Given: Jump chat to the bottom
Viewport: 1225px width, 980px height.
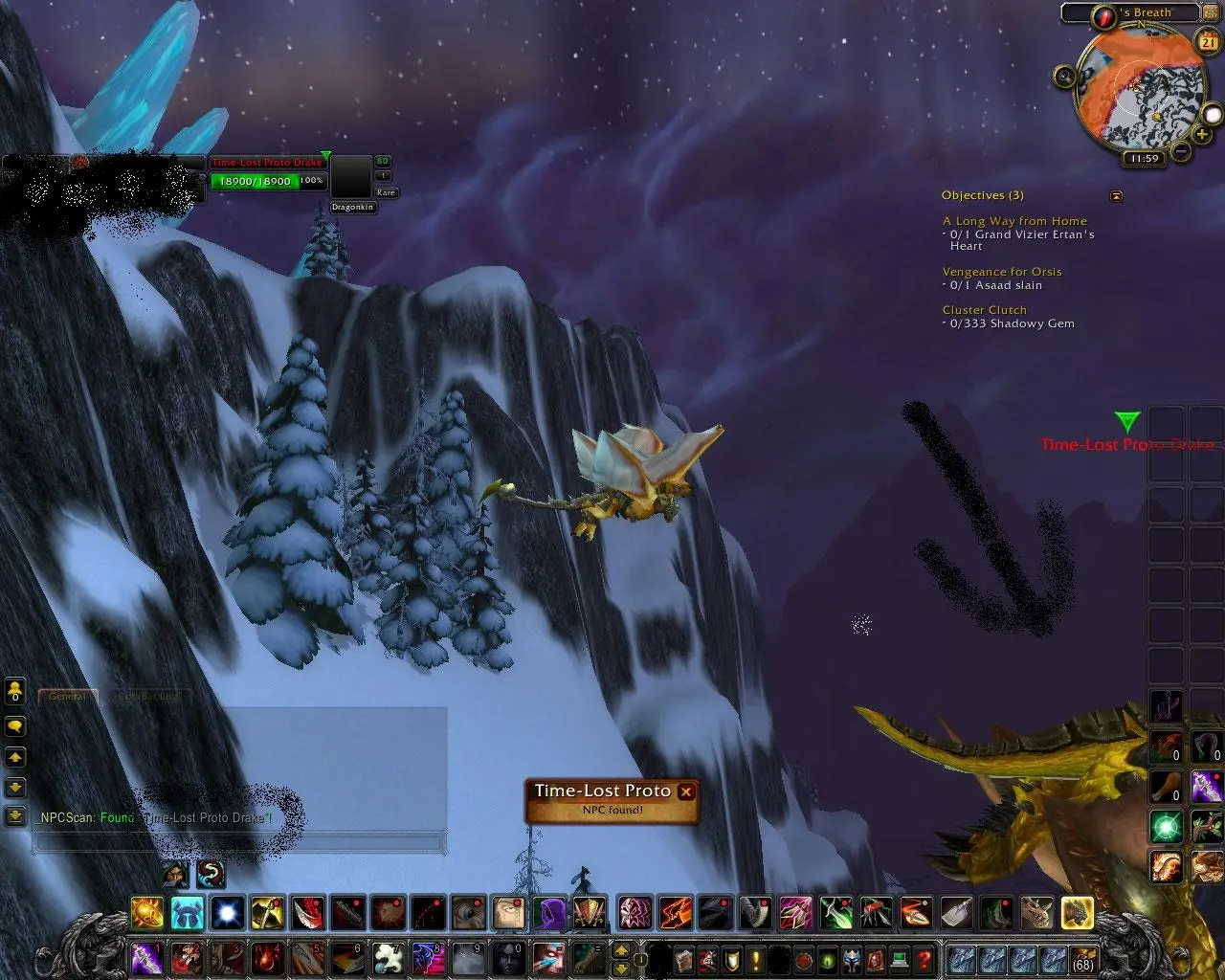Looking at the screenshot, I should point(15,816).
